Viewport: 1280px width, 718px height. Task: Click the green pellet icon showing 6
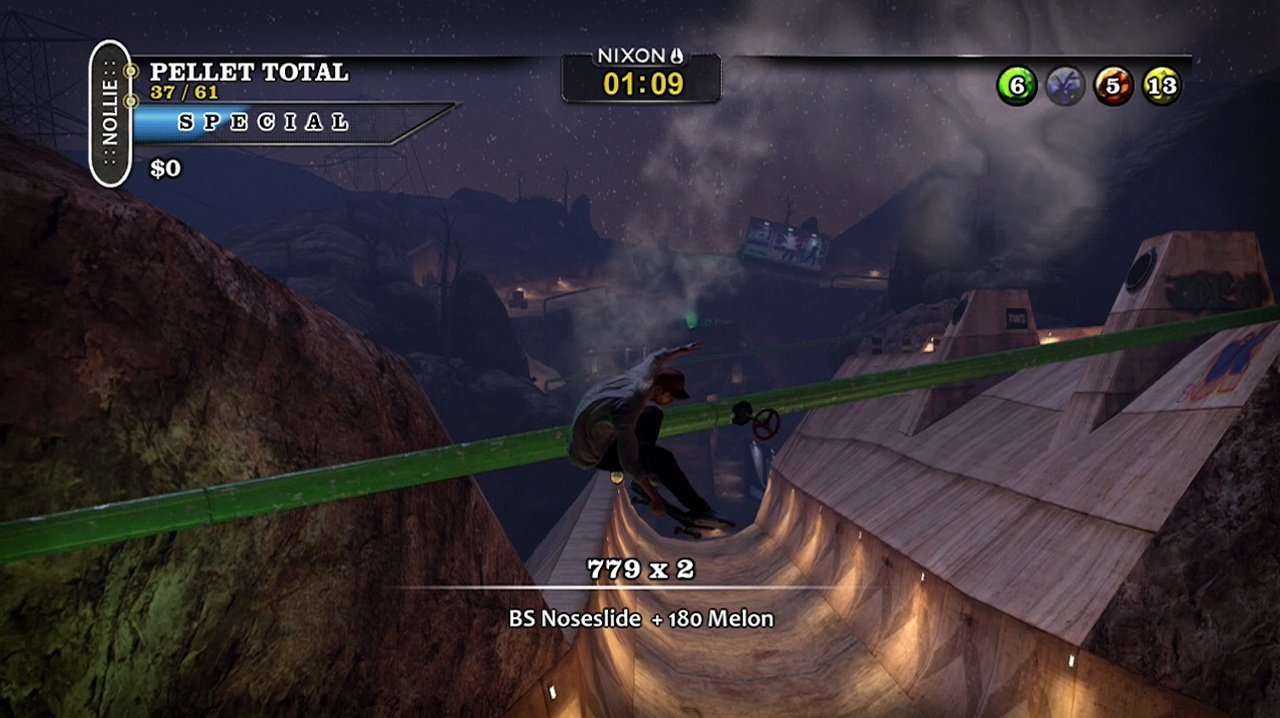(1016, 86)
